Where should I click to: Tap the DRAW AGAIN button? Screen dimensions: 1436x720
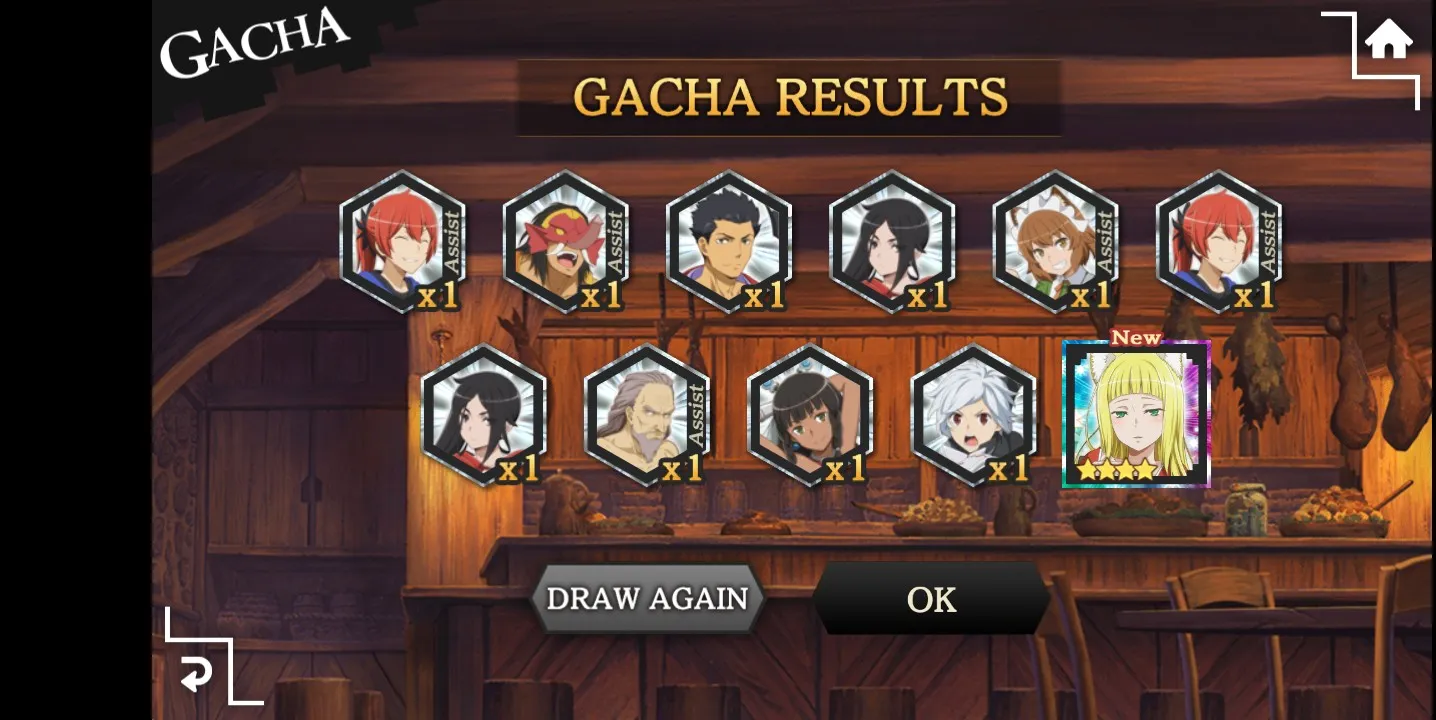[647, 598]
